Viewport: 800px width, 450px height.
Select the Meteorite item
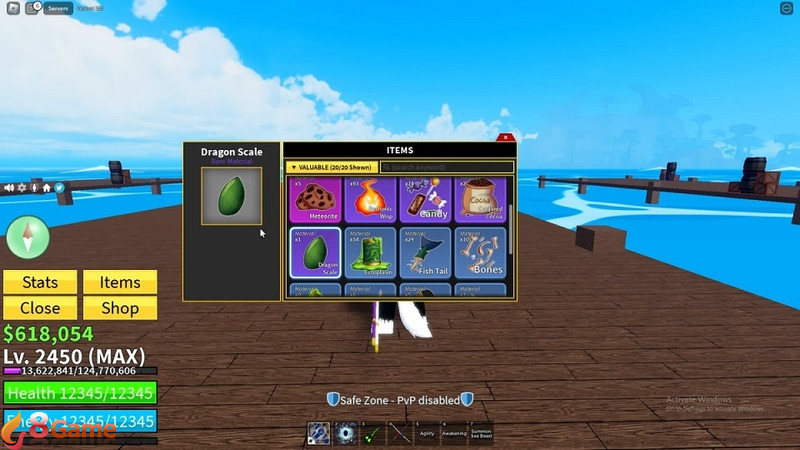pos(315,200)
